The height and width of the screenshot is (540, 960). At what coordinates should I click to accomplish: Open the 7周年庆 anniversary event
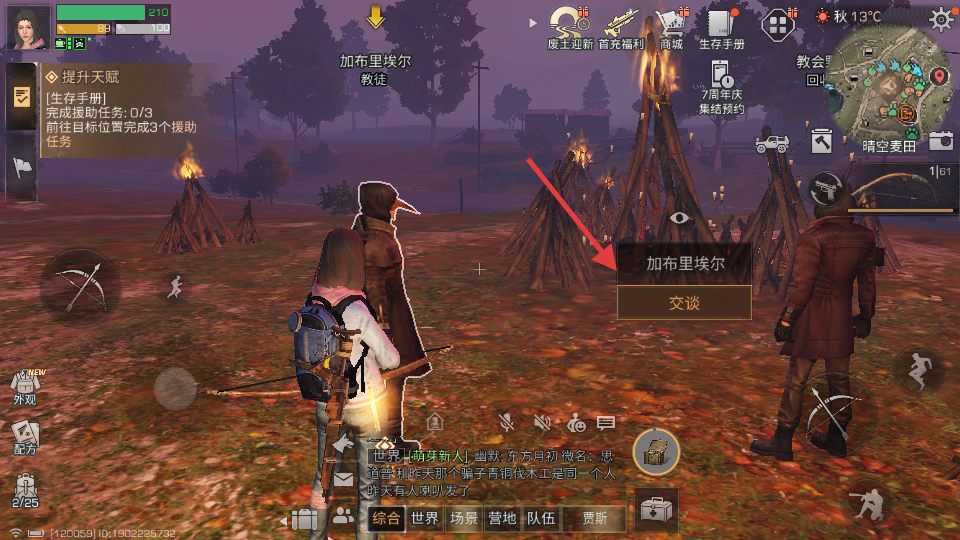pos(722,84)
